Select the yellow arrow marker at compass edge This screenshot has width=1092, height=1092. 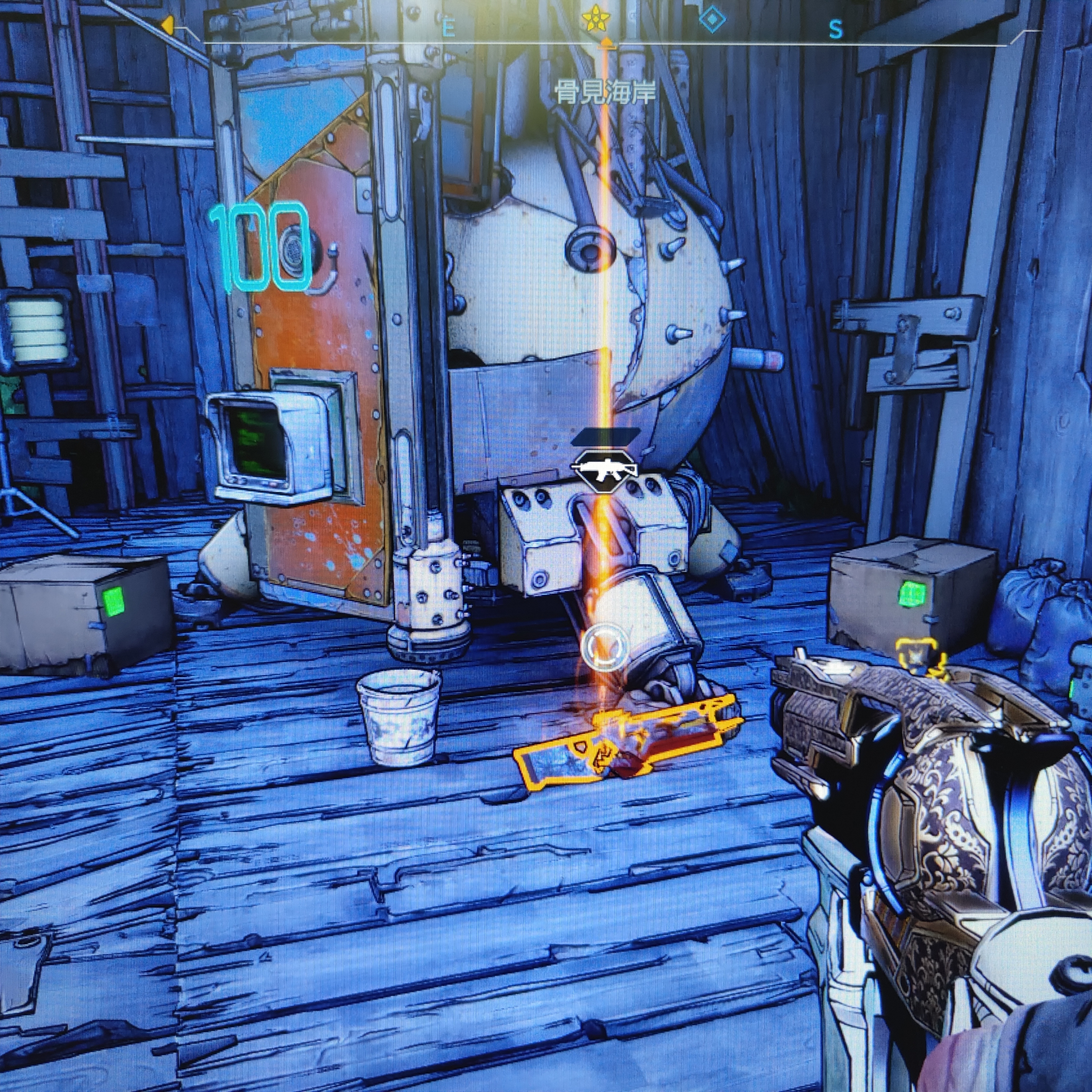click(167, 25)
